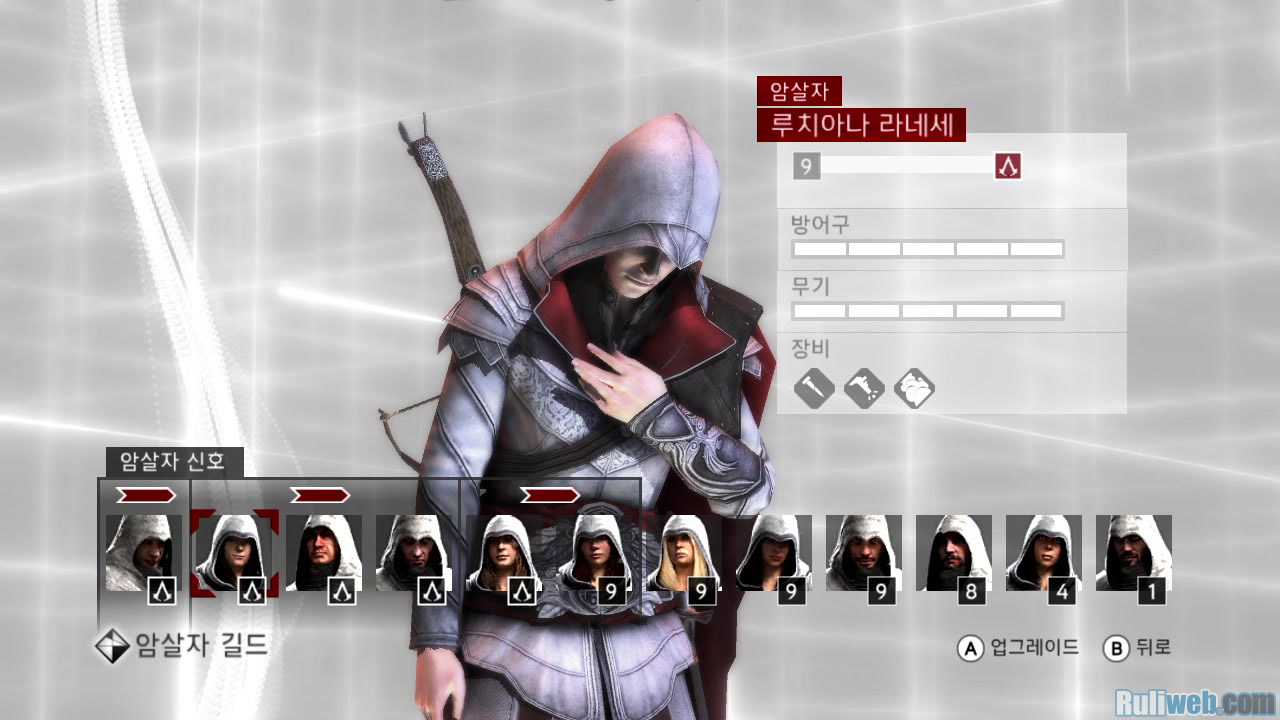Select the curly brown-haired master assassin portrait
1280x720 pixels.
pyautogui.click(x=504, y=553)
